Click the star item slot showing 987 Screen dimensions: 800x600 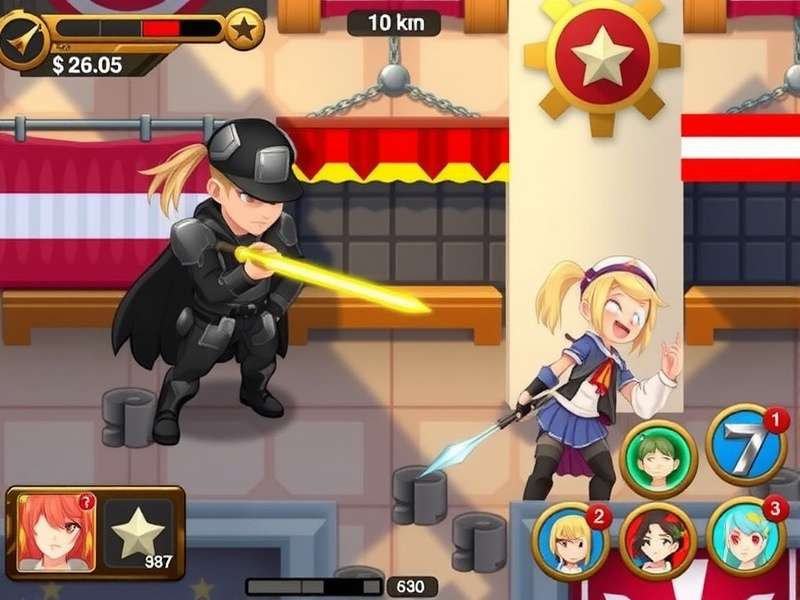click(139, 535)
